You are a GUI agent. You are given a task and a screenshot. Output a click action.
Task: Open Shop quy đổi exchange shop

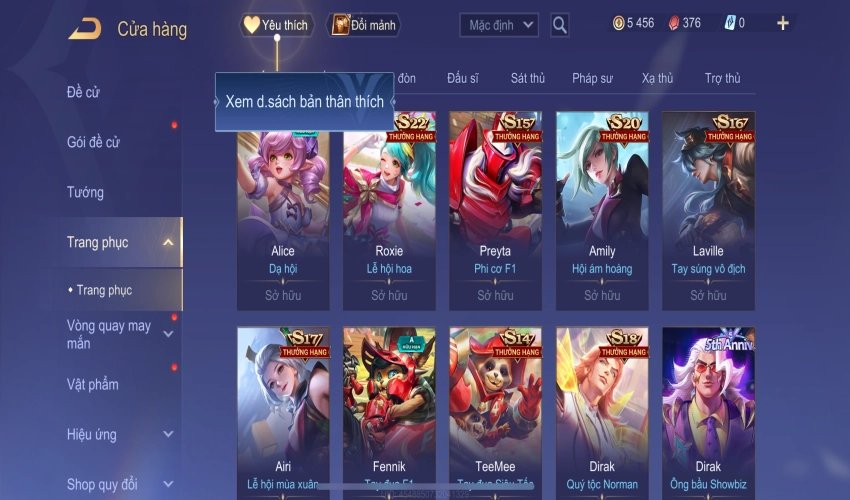[102, 485]
